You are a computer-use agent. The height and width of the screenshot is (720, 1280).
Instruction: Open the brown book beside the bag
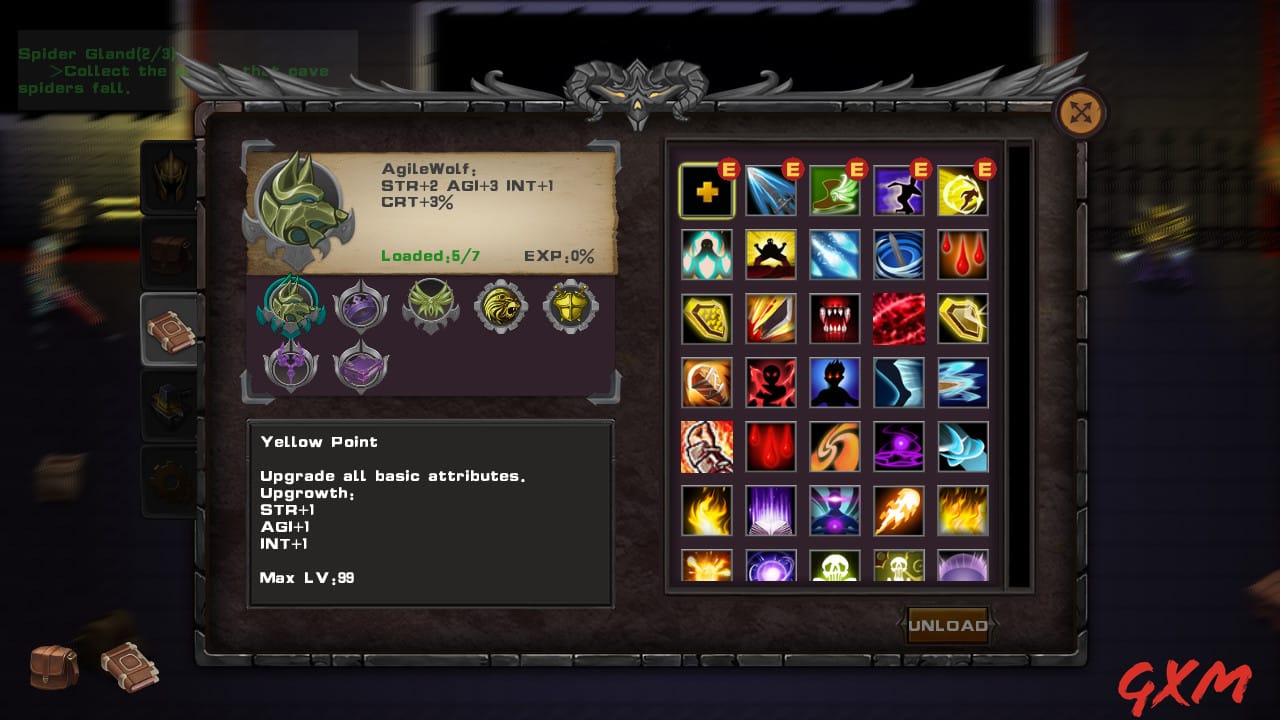(x=129, y=666)
